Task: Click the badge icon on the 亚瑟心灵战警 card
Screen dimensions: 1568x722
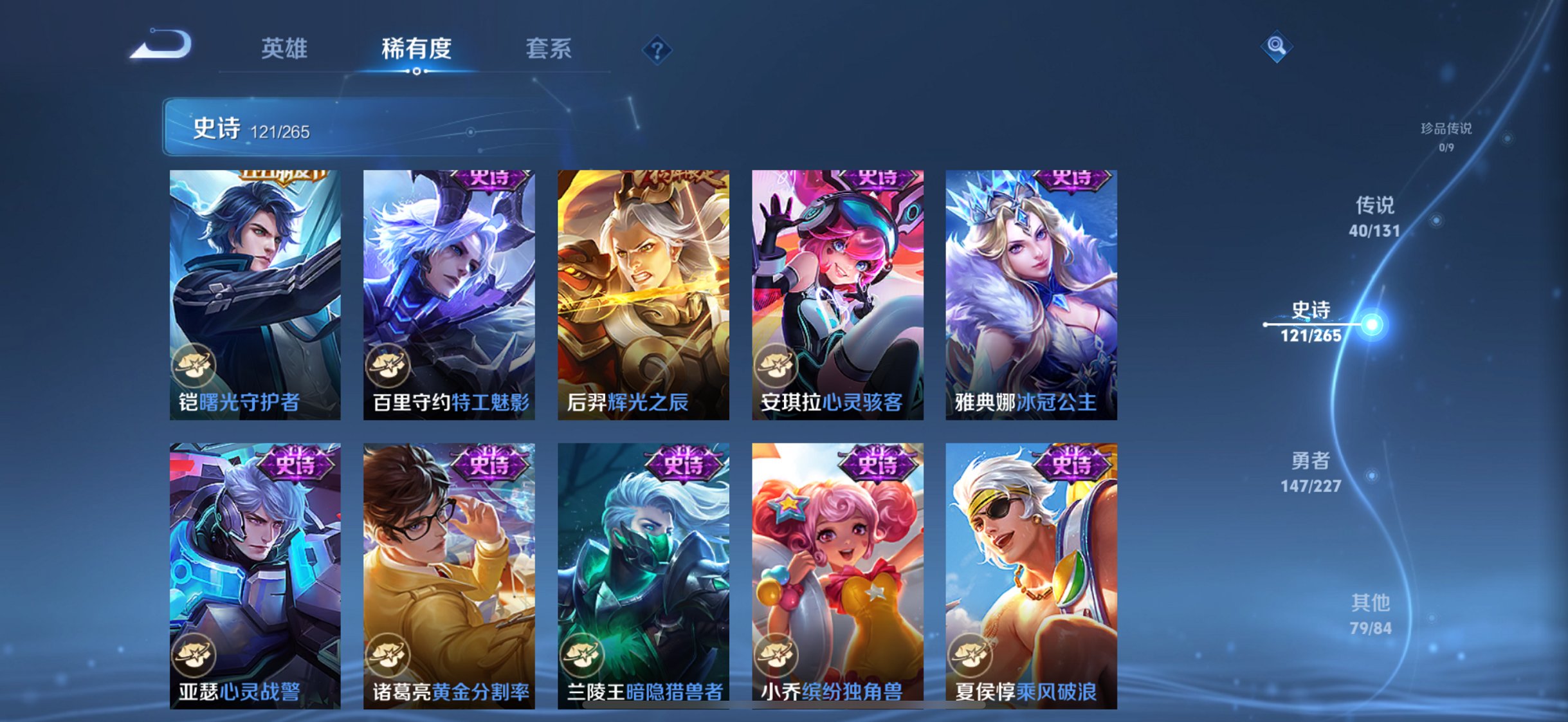Action: 194,655
